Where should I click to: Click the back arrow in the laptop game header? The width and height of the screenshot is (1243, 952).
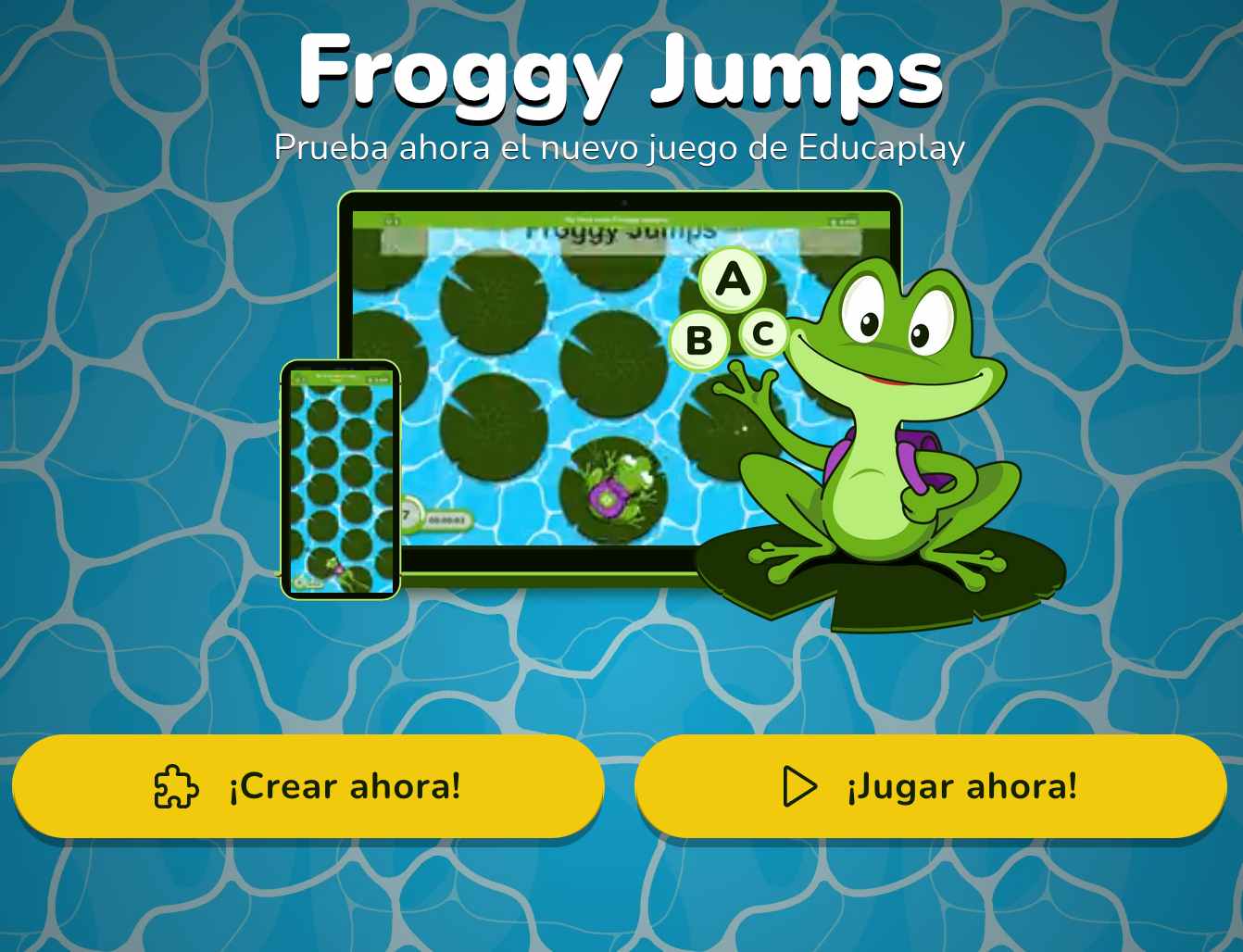(x=392, y=220)
